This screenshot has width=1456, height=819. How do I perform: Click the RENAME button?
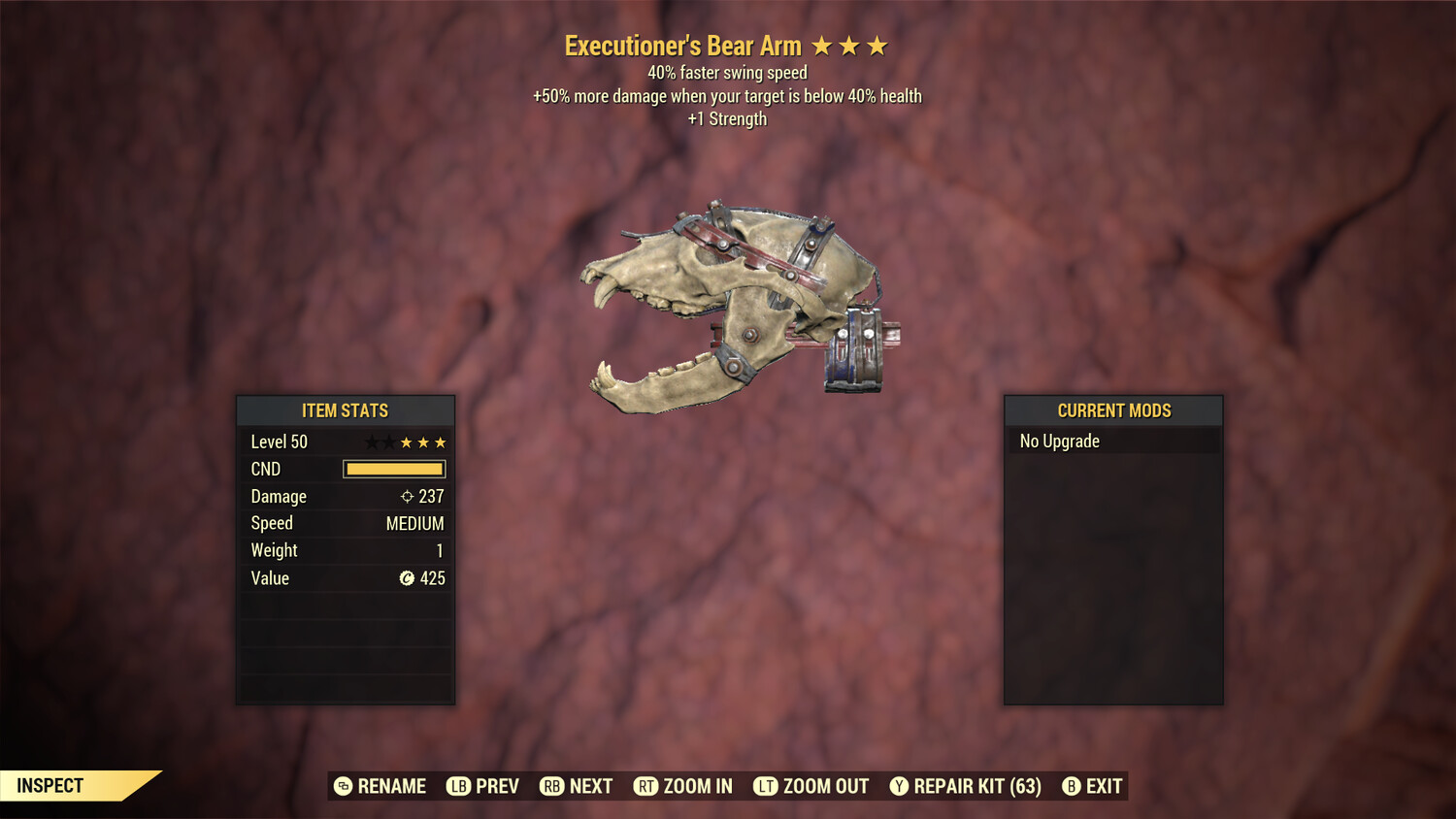click(x=392, y=786)
